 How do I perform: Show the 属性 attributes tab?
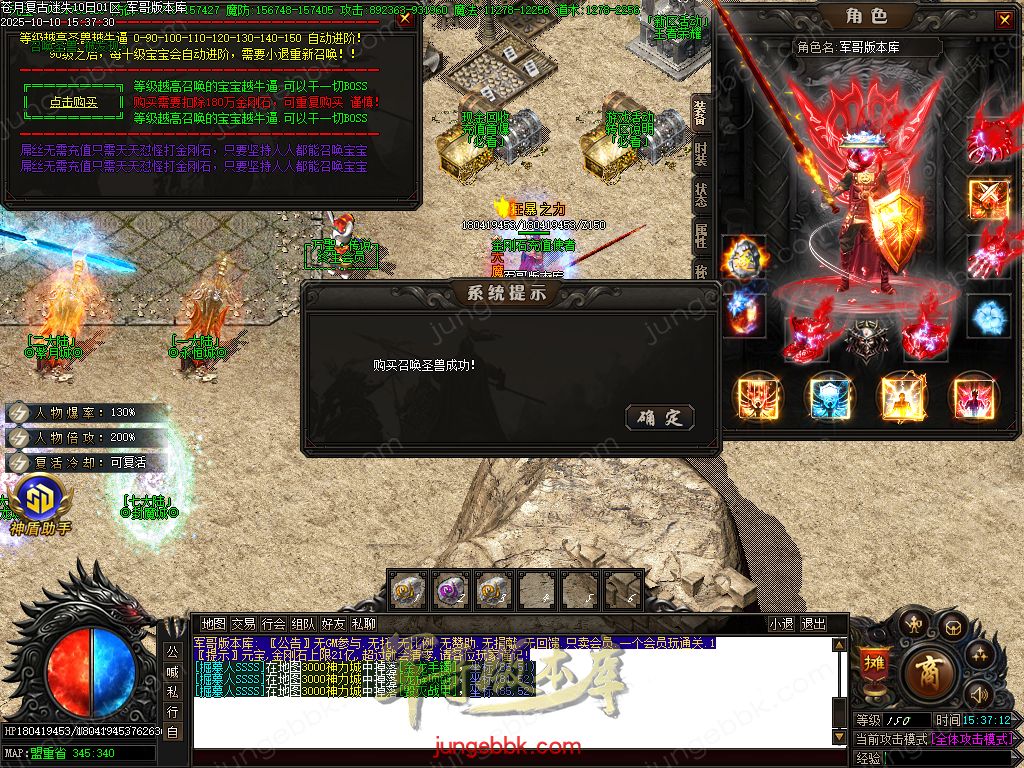(701, 236)
